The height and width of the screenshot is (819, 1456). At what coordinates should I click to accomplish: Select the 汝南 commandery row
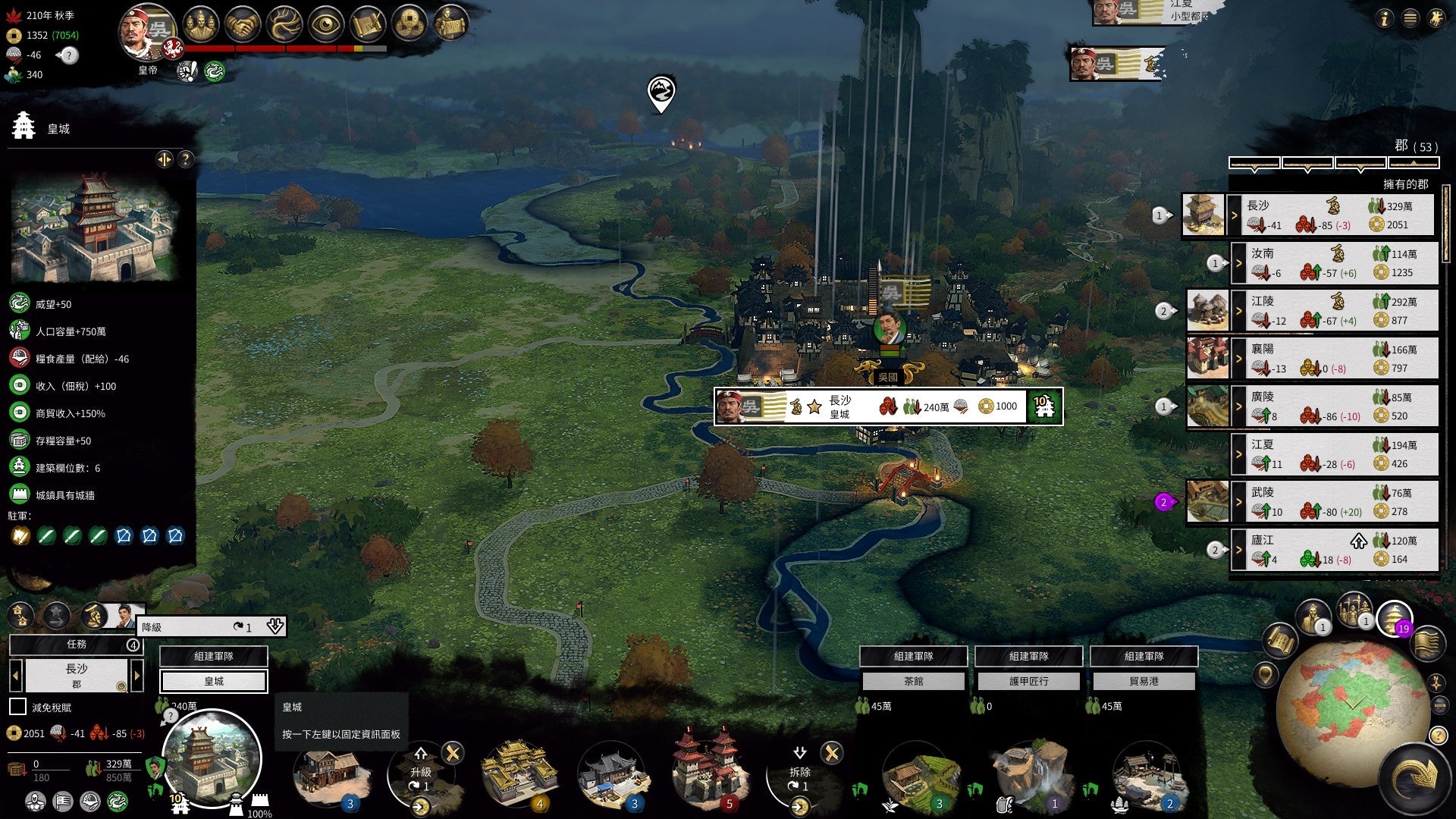(x=1336, y=263)
